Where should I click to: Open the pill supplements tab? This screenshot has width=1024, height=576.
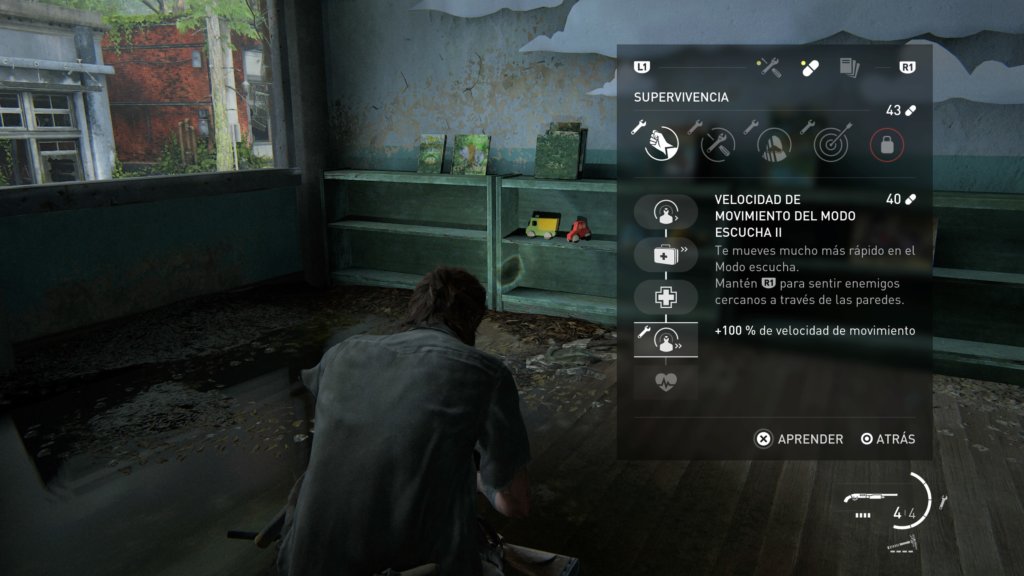[x=809, y=67]
